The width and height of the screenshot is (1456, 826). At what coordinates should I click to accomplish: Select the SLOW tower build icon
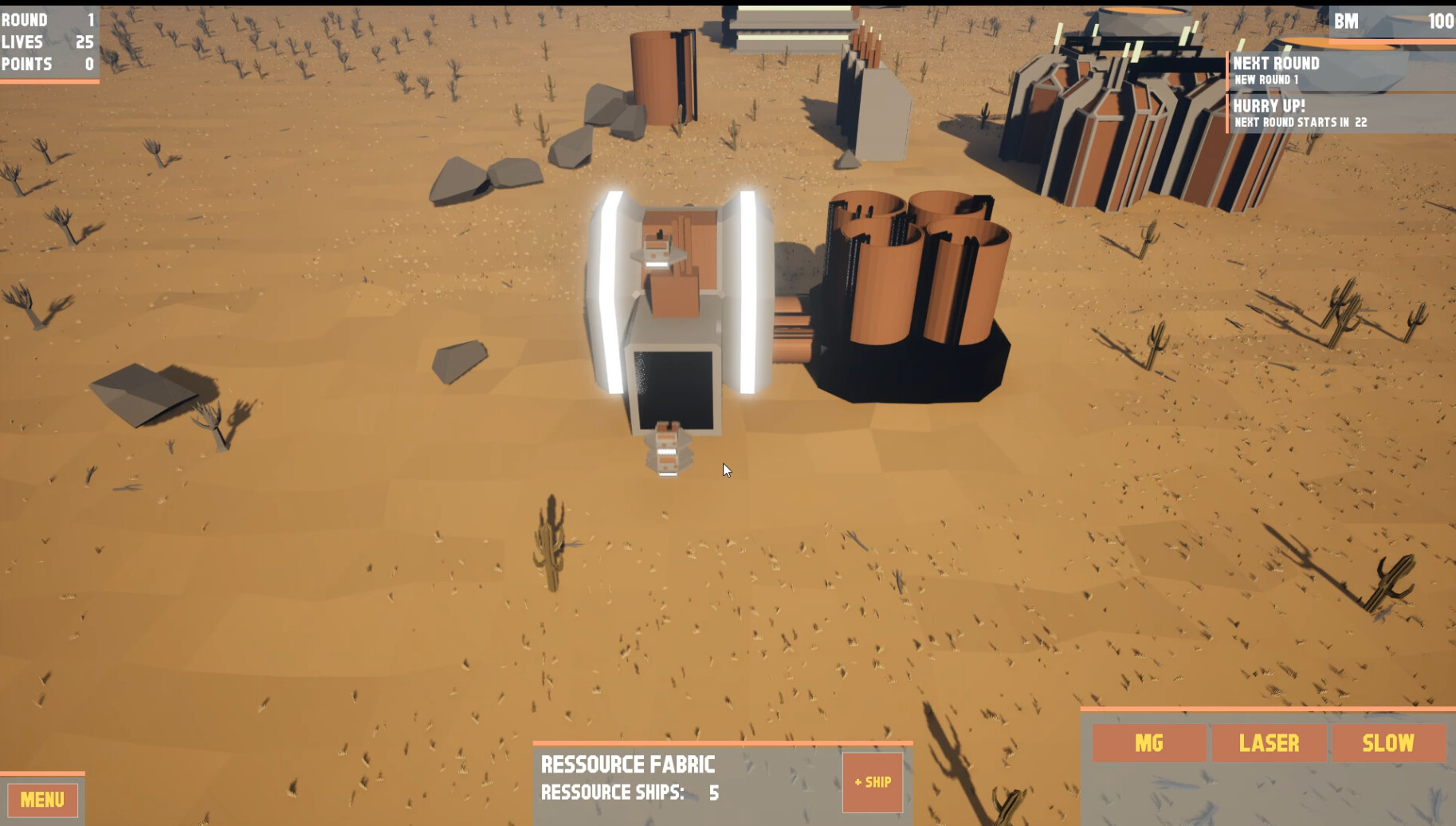(x=1388, y=743)
